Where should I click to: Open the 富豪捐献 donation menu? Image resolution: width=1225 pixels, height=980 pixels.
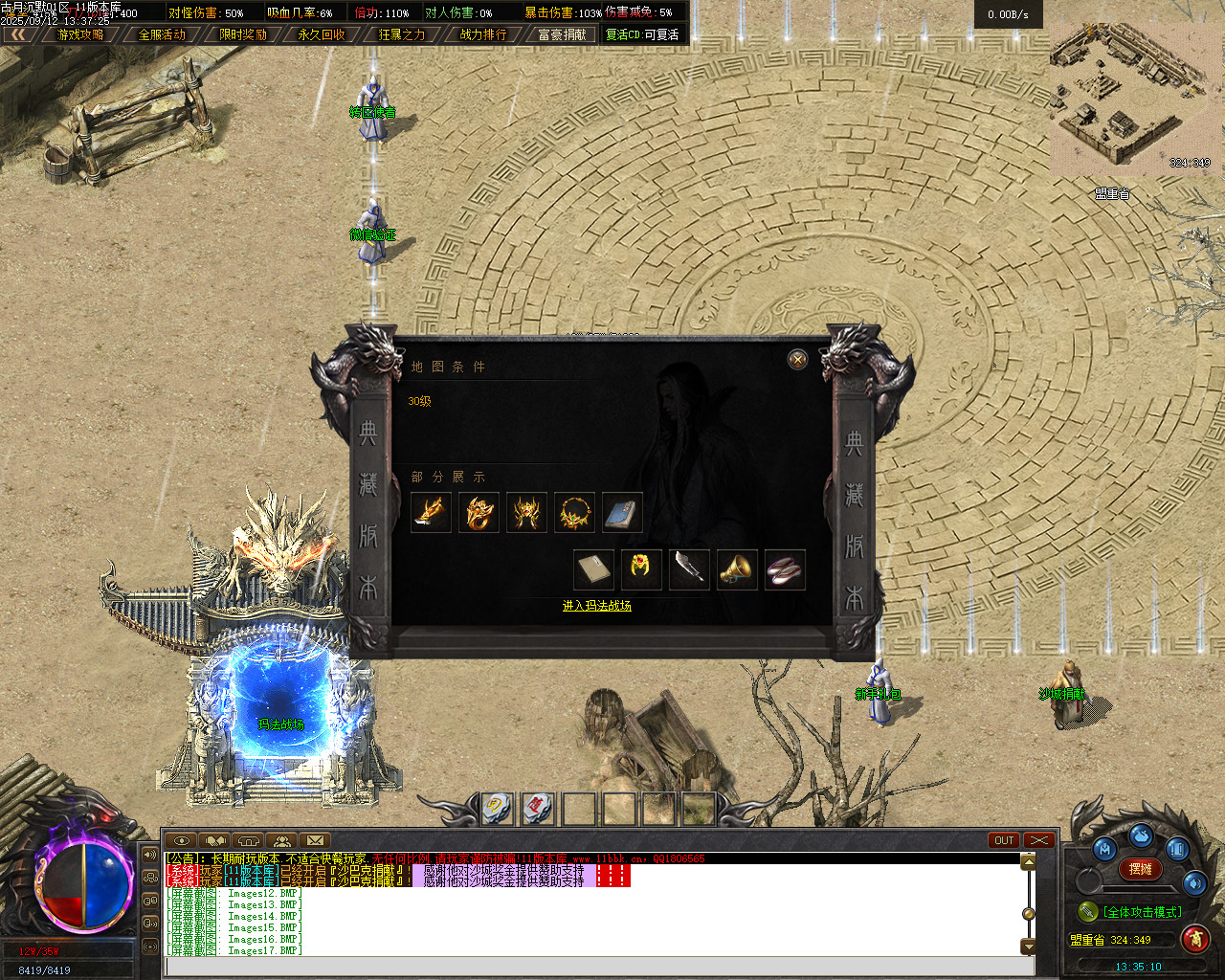point(562,34)
